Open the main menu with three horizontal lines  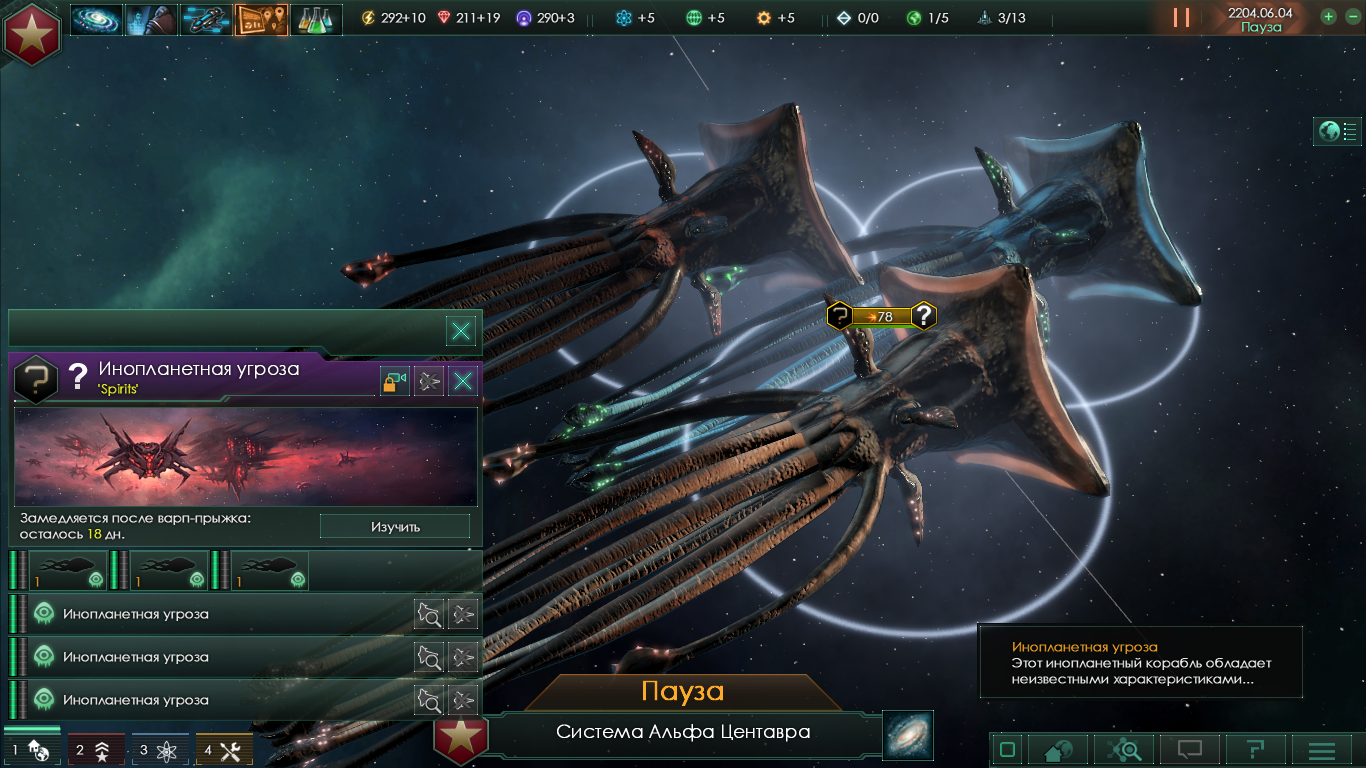coord(1322,749)
